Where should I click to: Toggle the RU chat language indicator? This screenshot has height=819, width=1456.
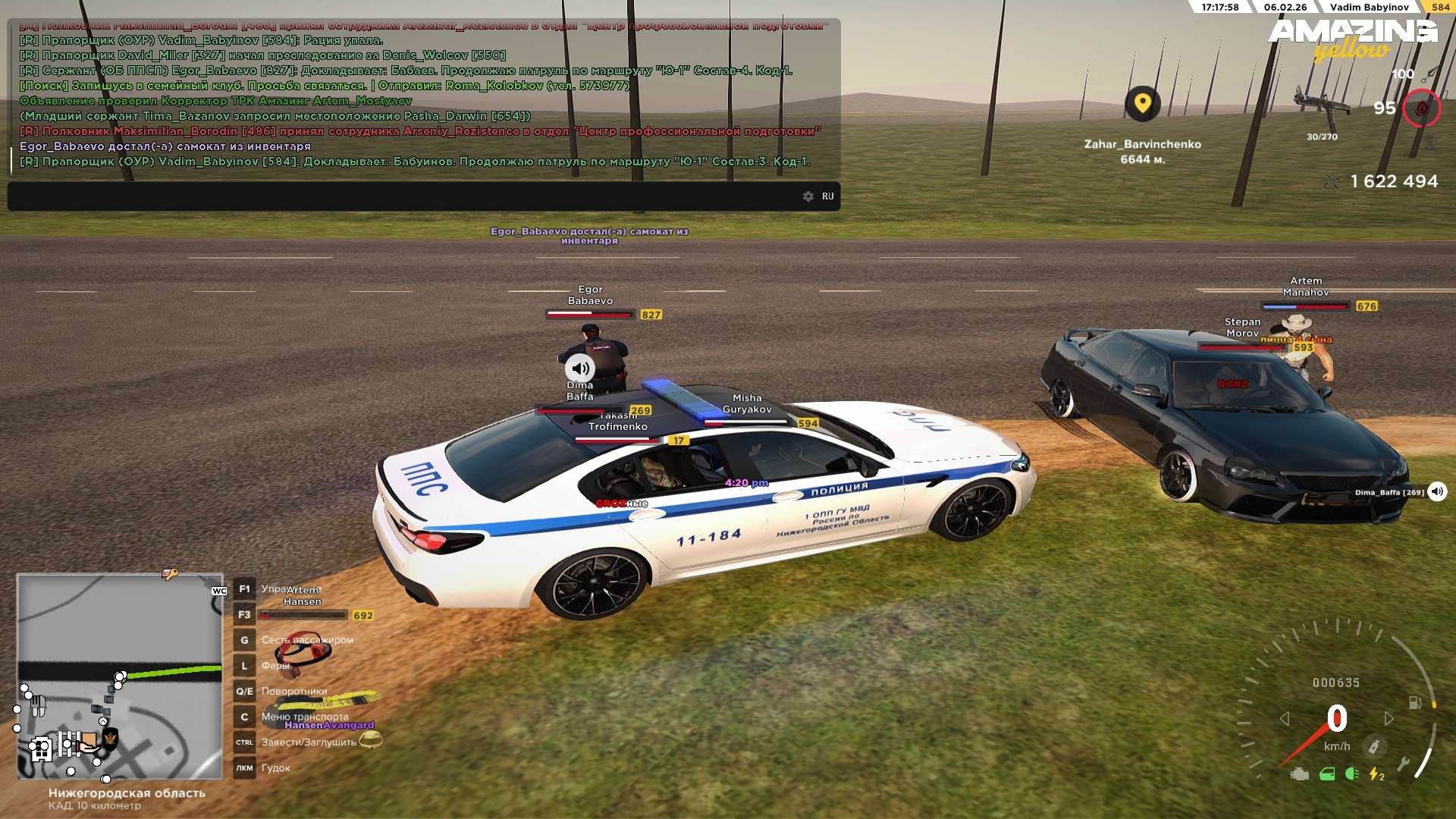[828, 196]
